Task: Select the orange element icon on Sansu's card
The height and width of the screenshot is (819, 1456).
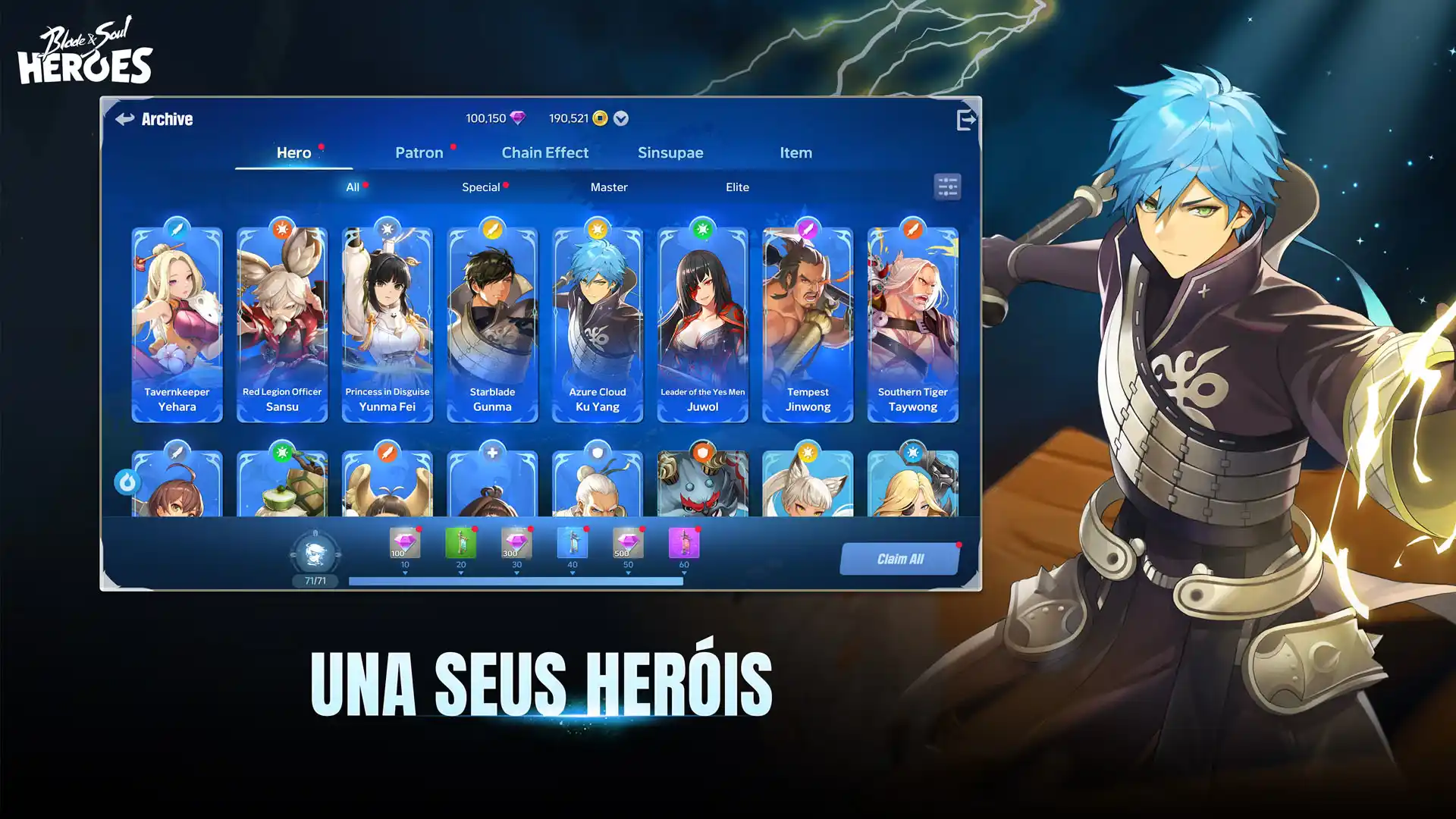Action: pos(282,228)
